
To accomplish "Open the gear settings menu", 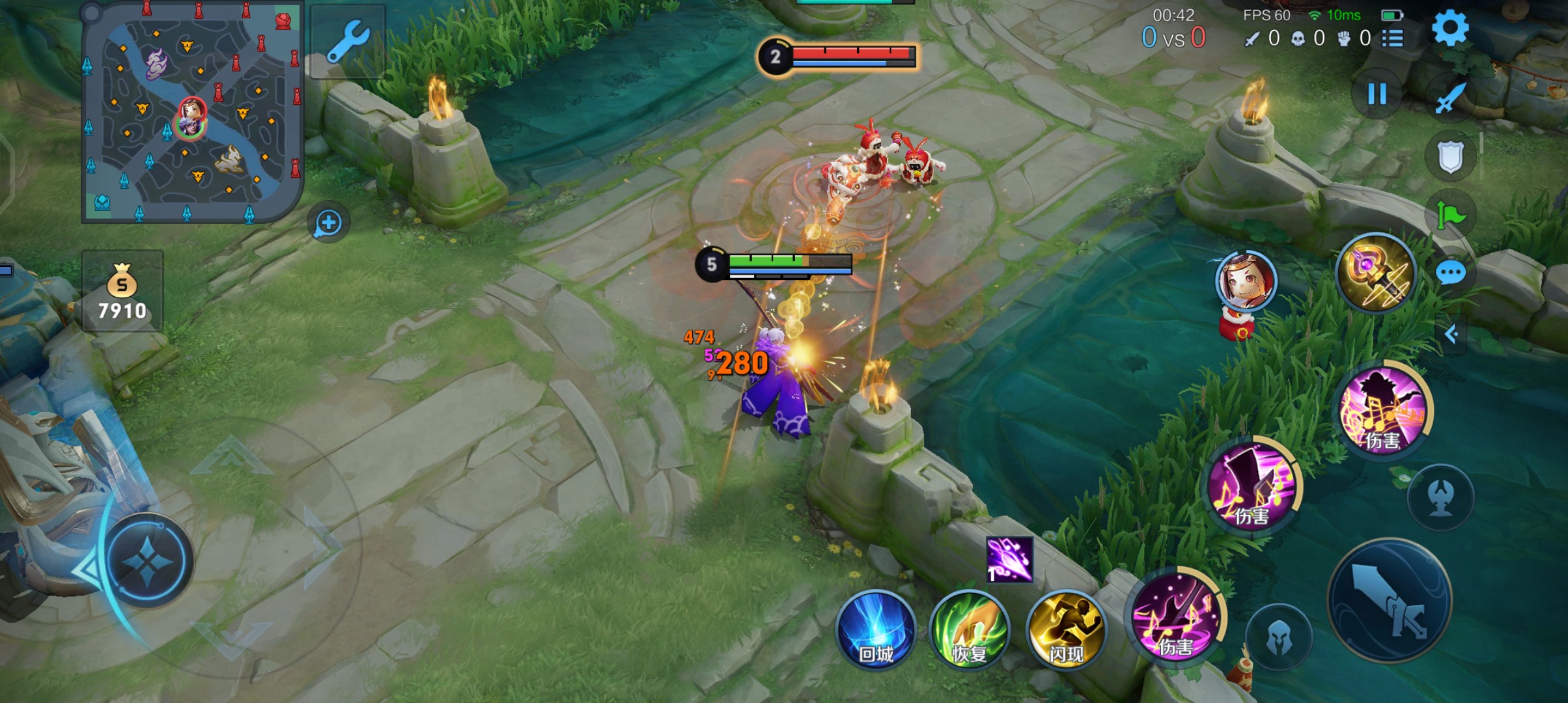I will pyautogui.click(x=1450, y=29).
